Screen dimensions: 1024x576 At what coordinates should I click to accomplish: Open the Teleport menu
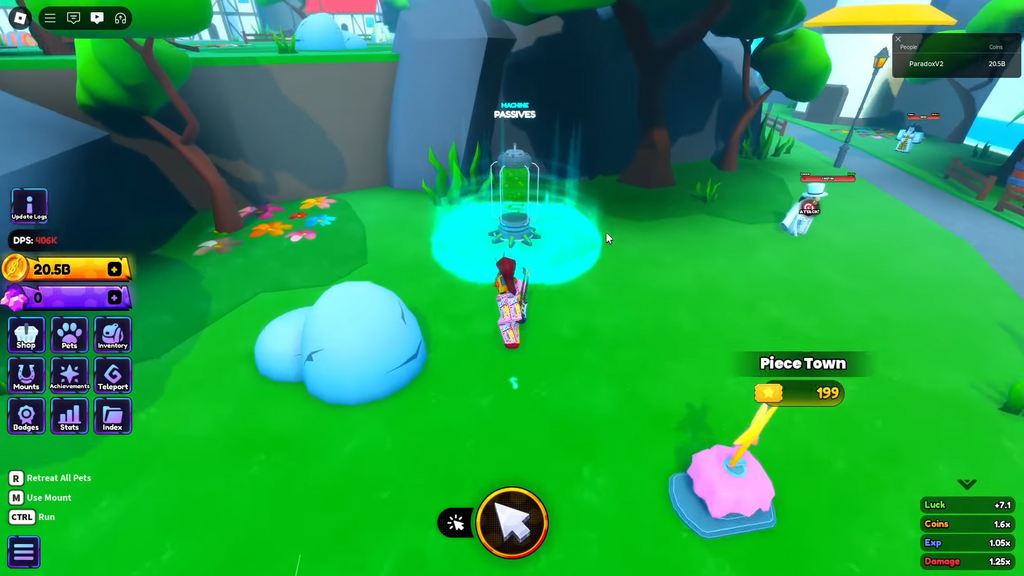(112, 376)
